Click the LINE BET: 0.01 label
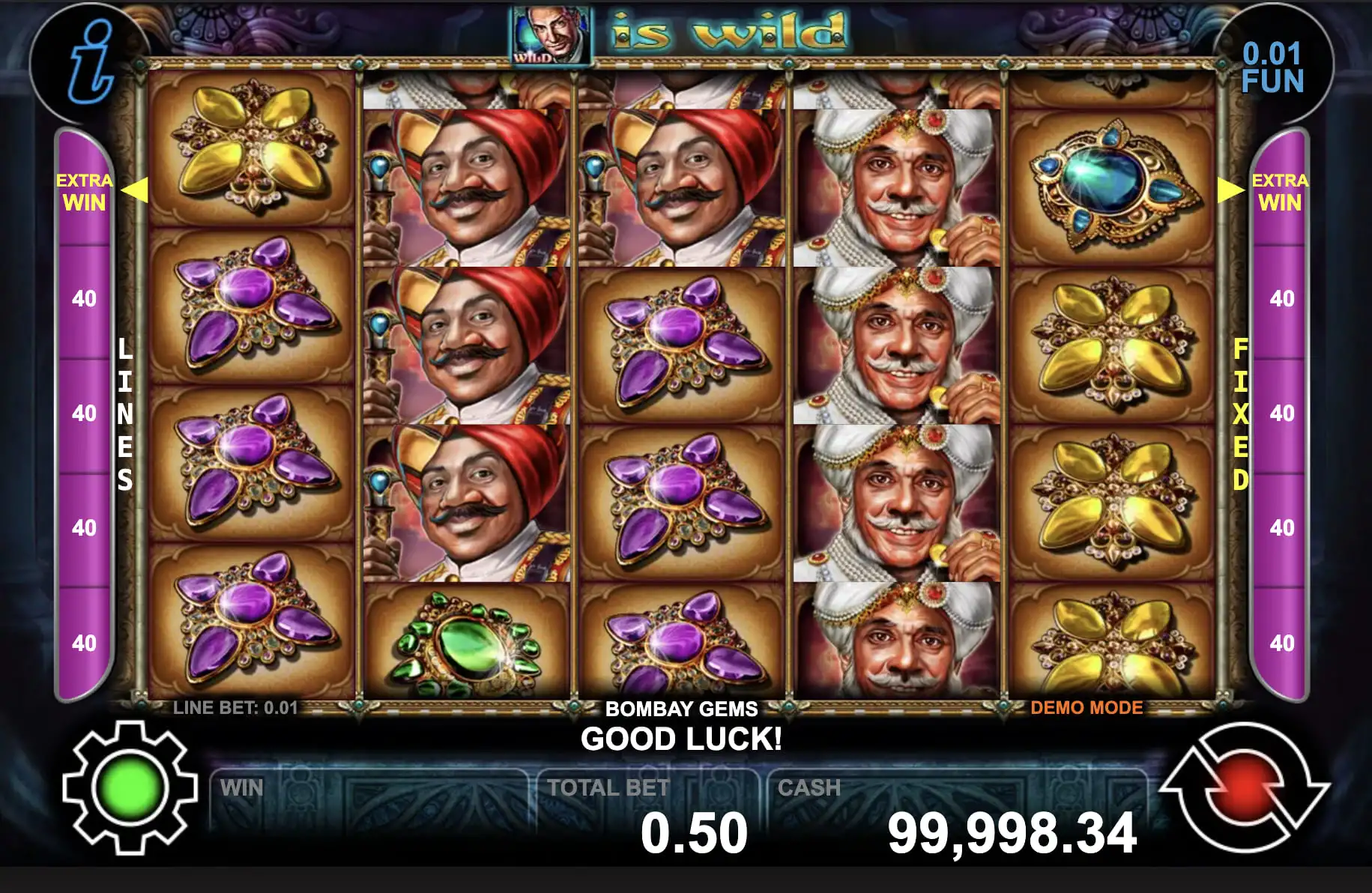 click(236, 706)
